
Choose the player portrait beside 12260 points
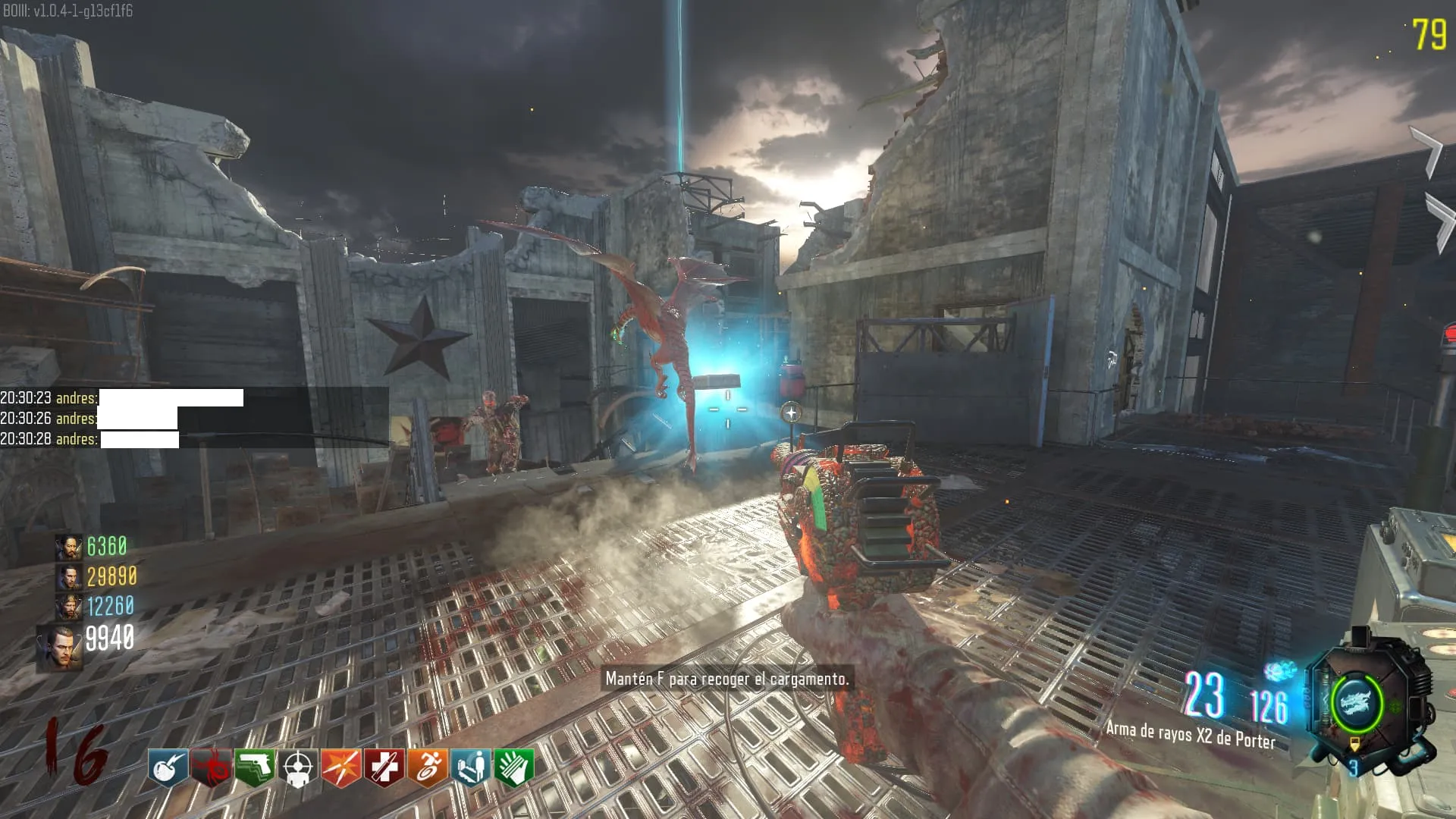point(67,607)
